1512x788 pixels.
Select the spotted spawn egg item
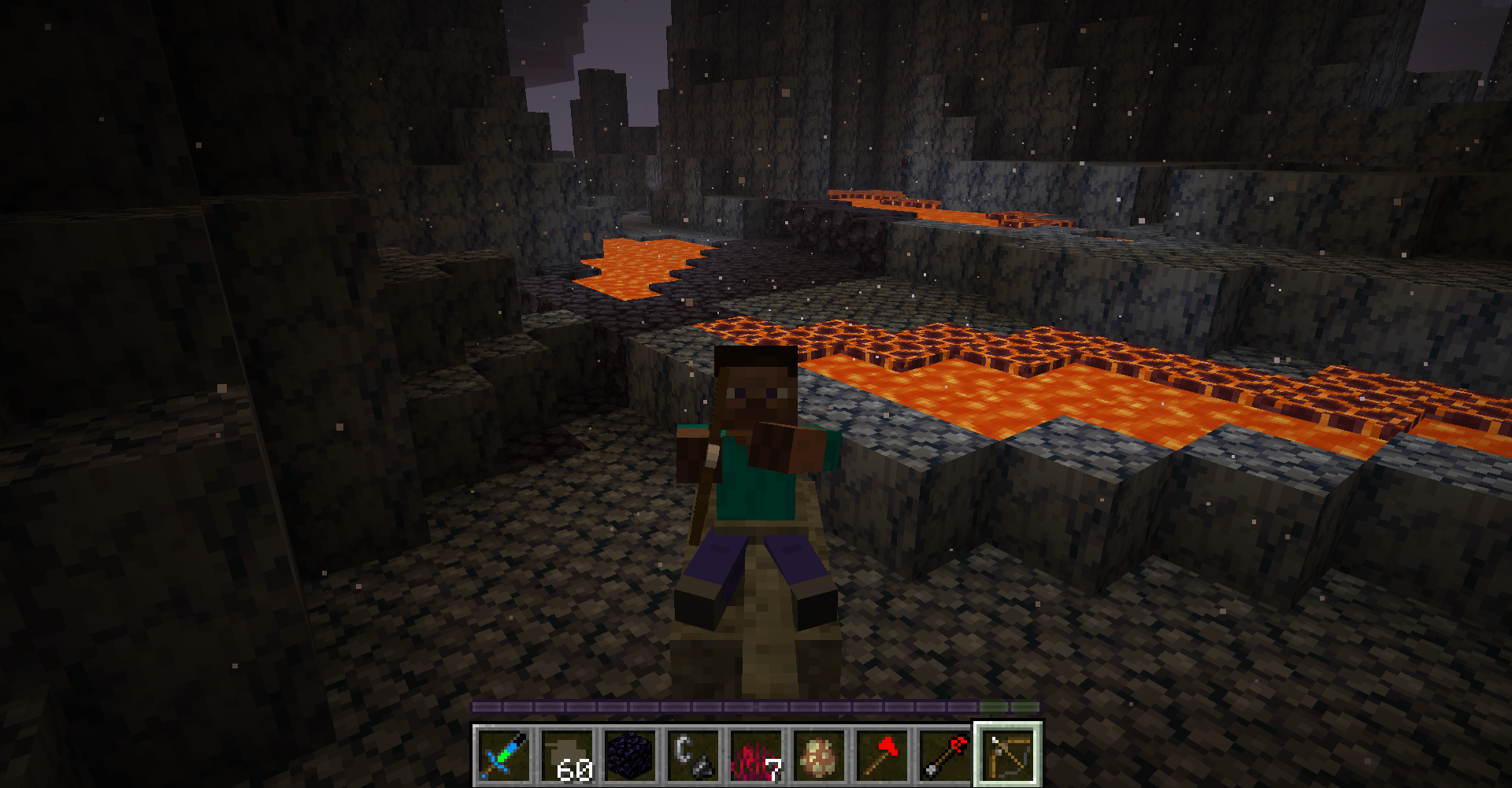(819, 756)
